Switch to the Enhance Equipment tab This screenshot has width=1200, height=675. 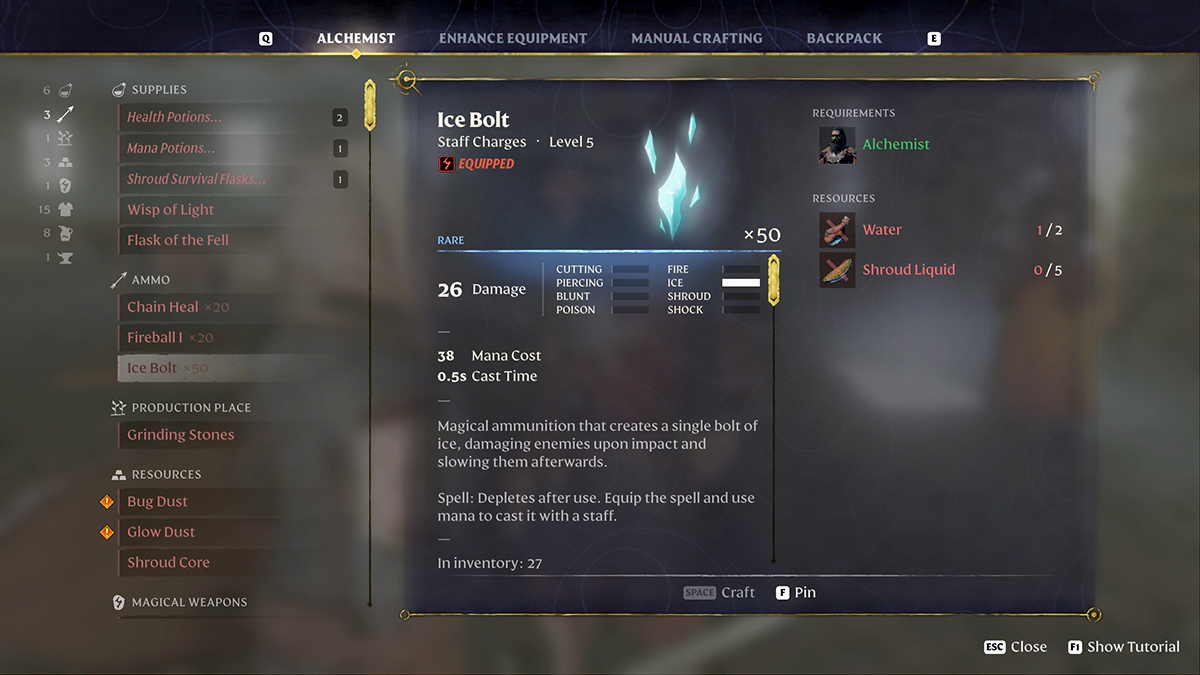pyautogui.click(x=513, y=39)
